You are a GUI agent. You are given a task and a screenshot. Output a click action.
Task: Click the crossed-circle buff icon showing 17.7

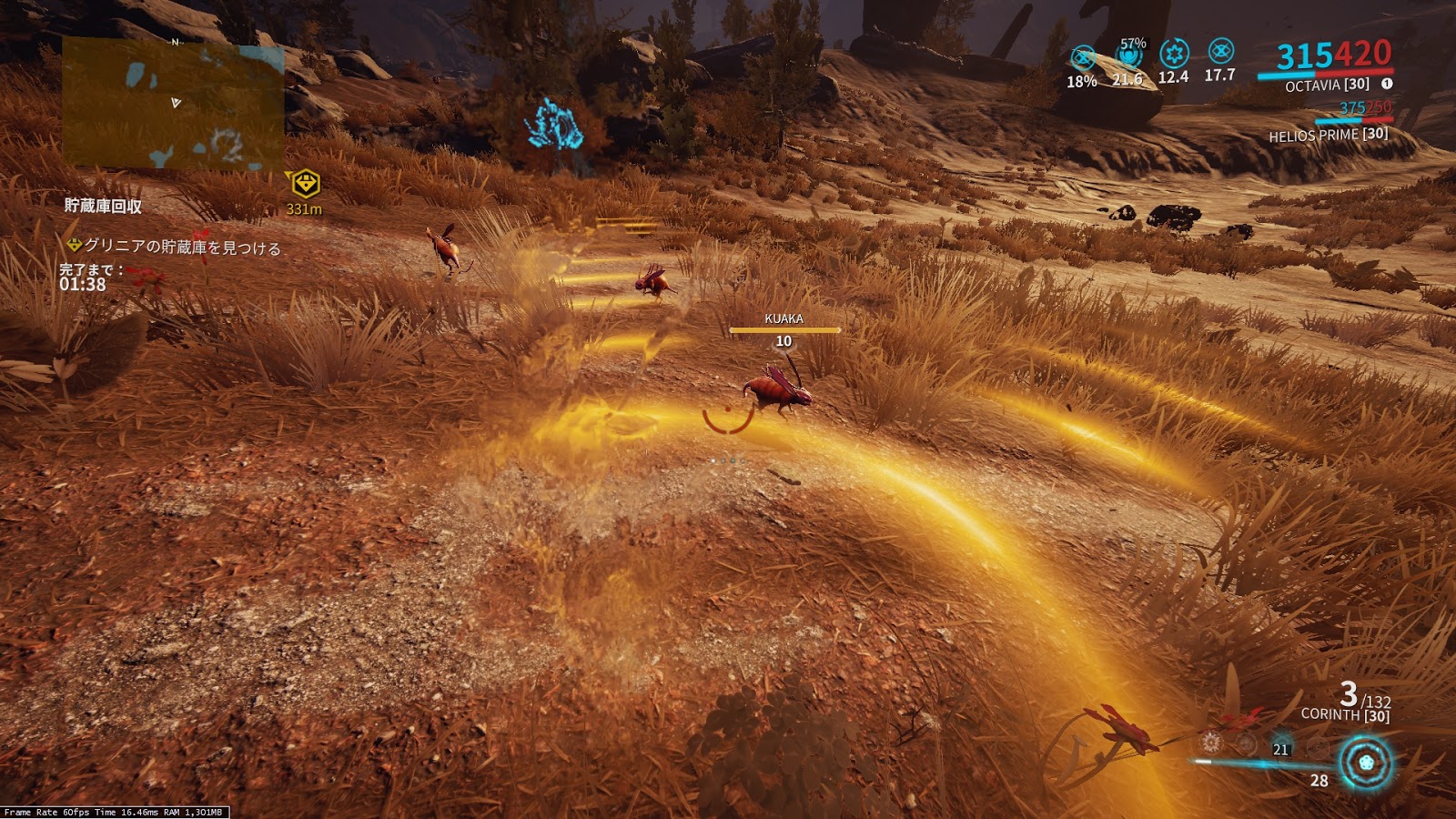coord(1219,52)
